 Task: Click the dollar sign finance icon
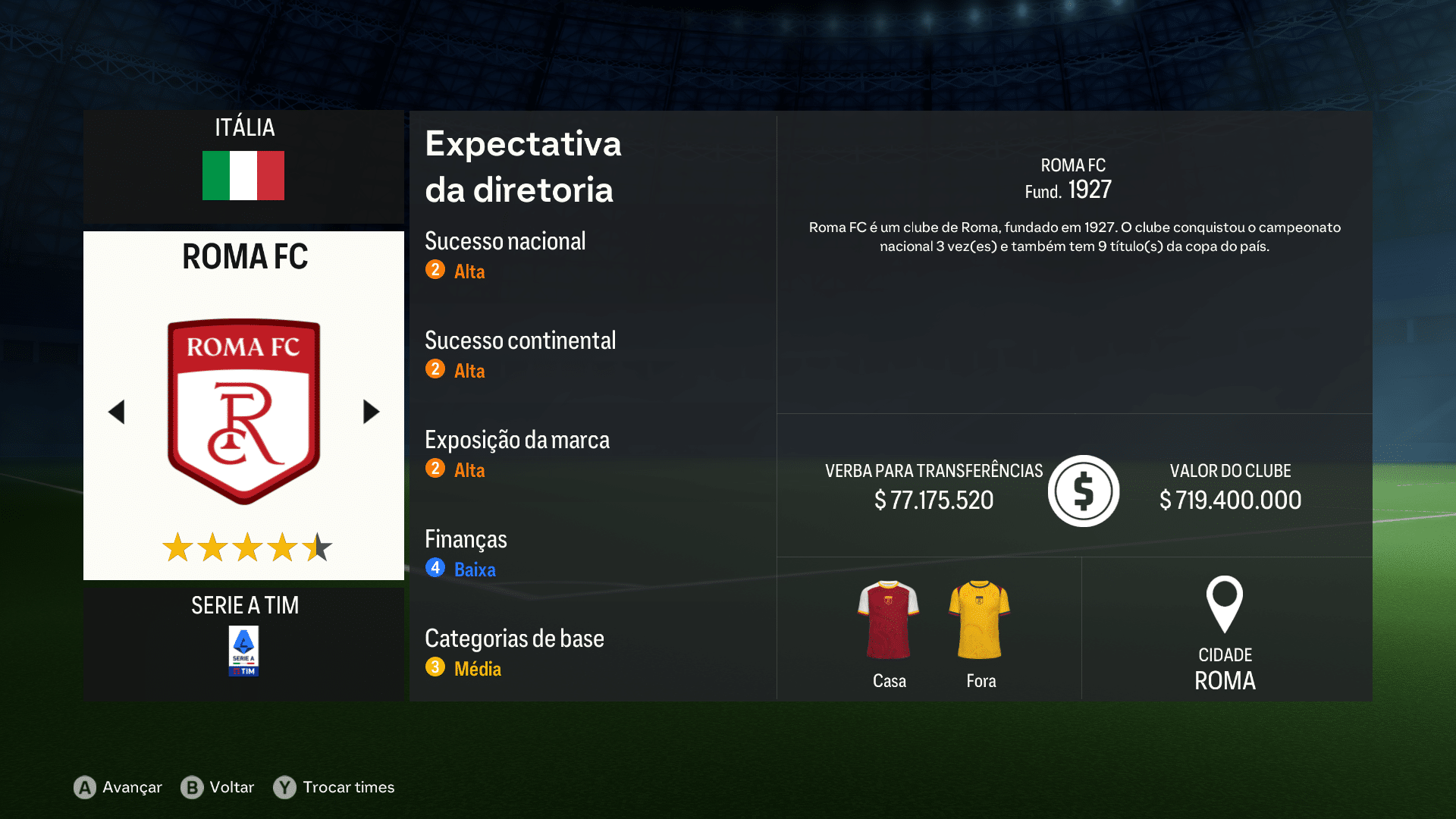1083,490
